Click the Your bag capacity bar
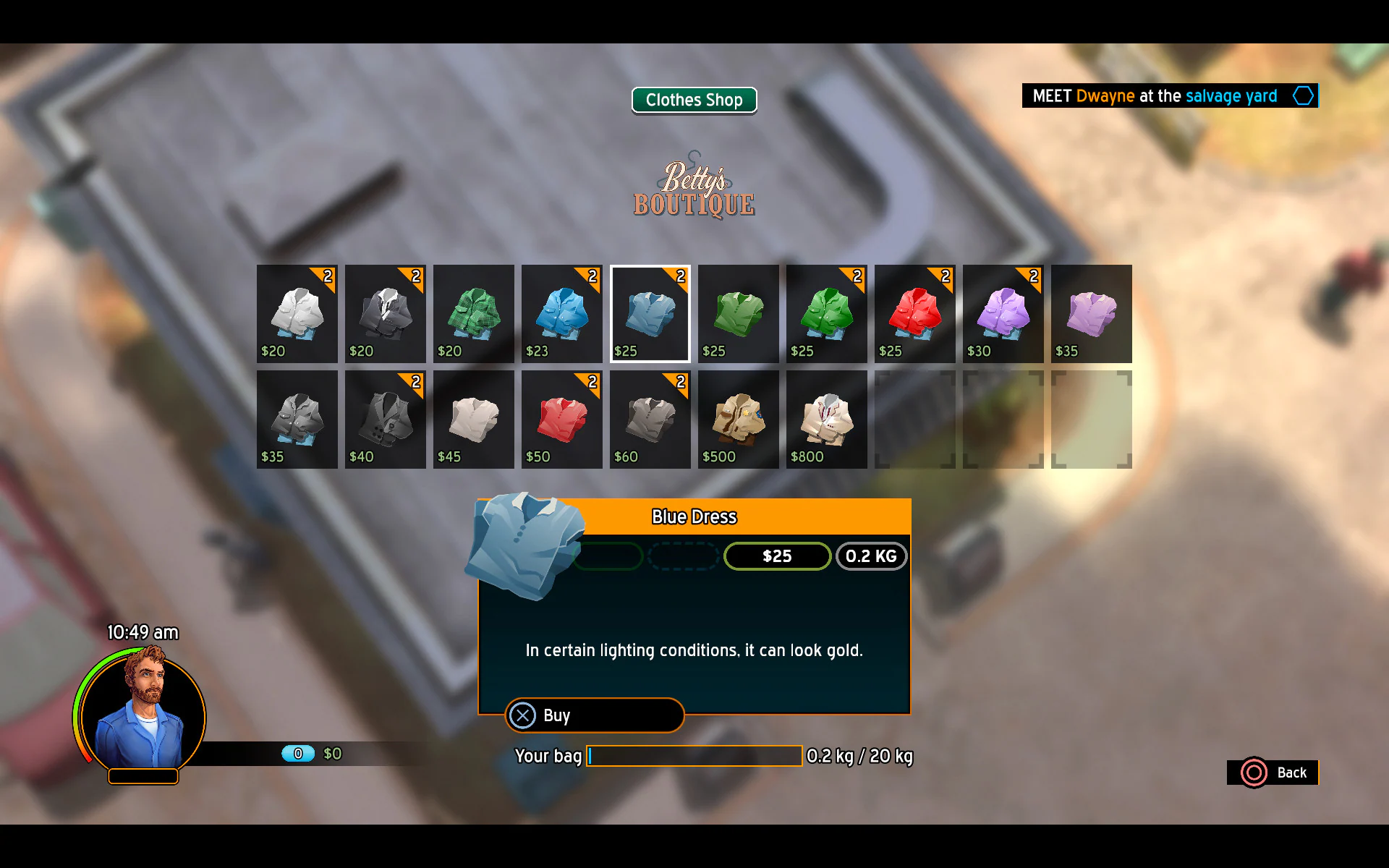Image resolution: width=1389 pixels, height=868 pixels. (694, 755)
